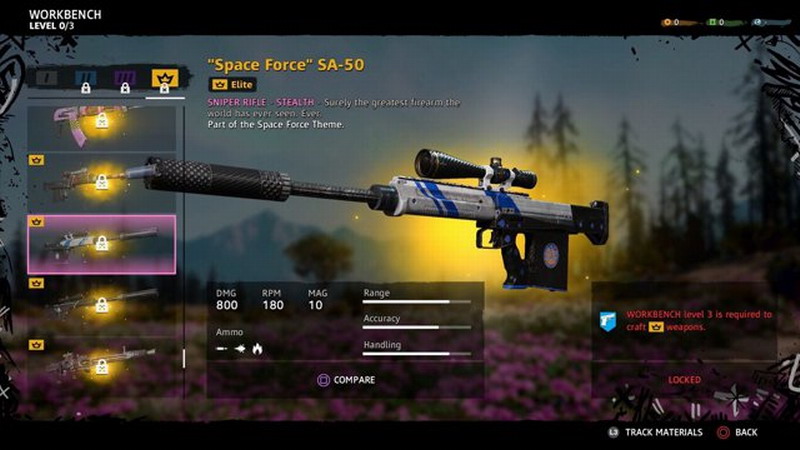
Task: Choose the weapon listed directly below the highlighted one
Action: pos(101,304)
